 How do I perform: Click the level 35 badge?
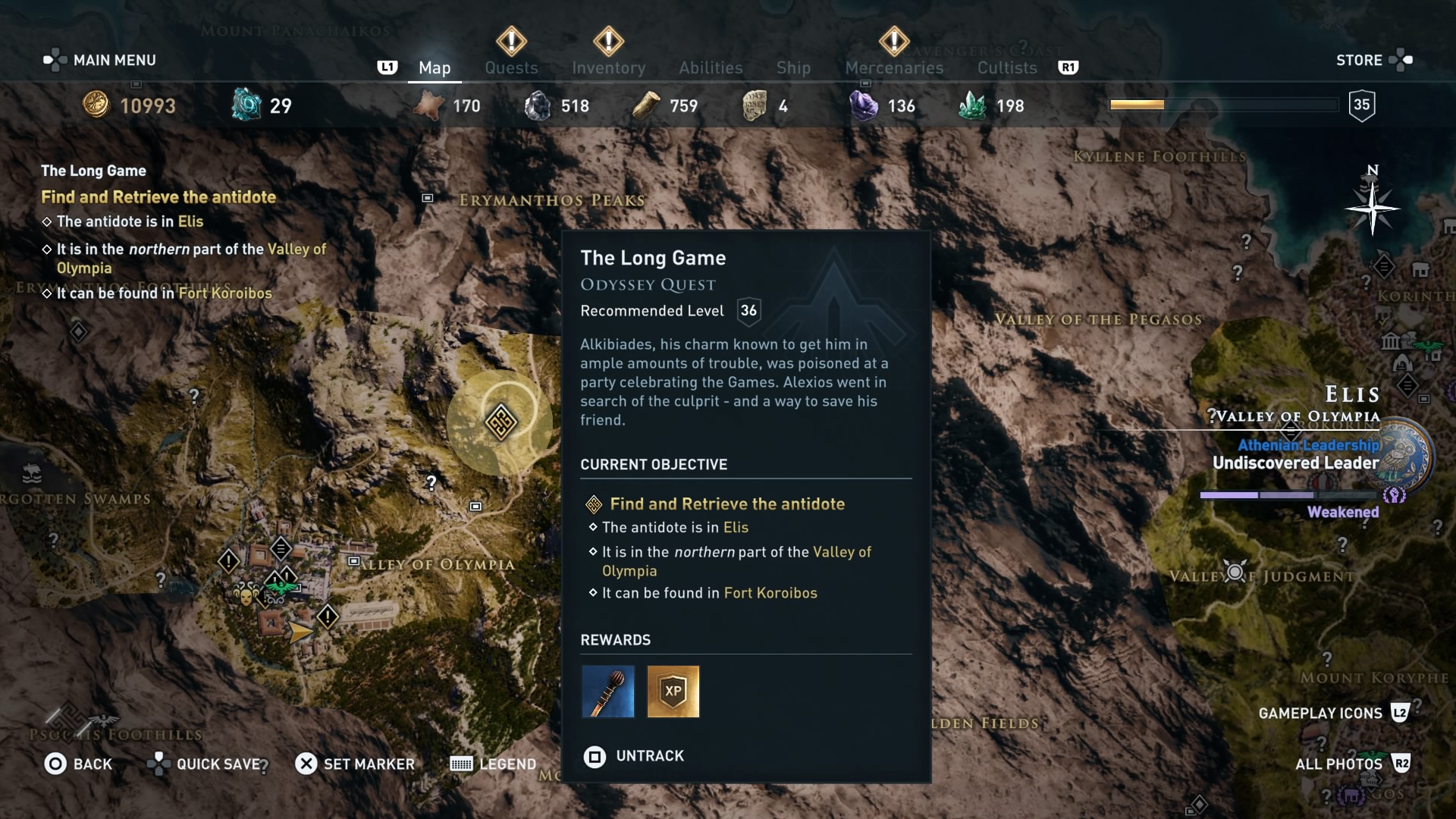tap(1362, 105)
